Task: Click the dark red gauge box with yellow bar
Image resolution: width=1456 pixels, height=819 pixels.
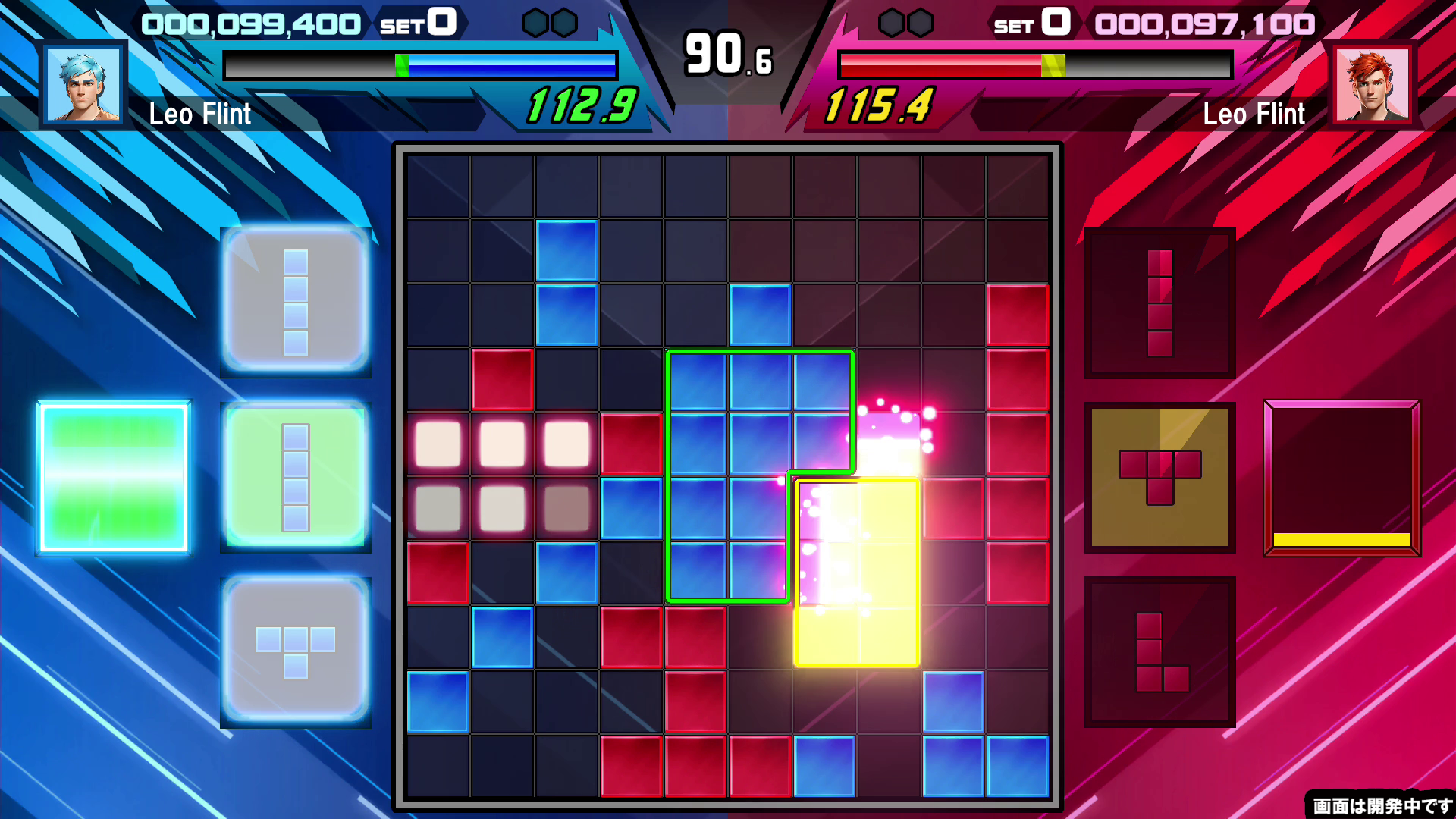Action: click(1341, 478)
